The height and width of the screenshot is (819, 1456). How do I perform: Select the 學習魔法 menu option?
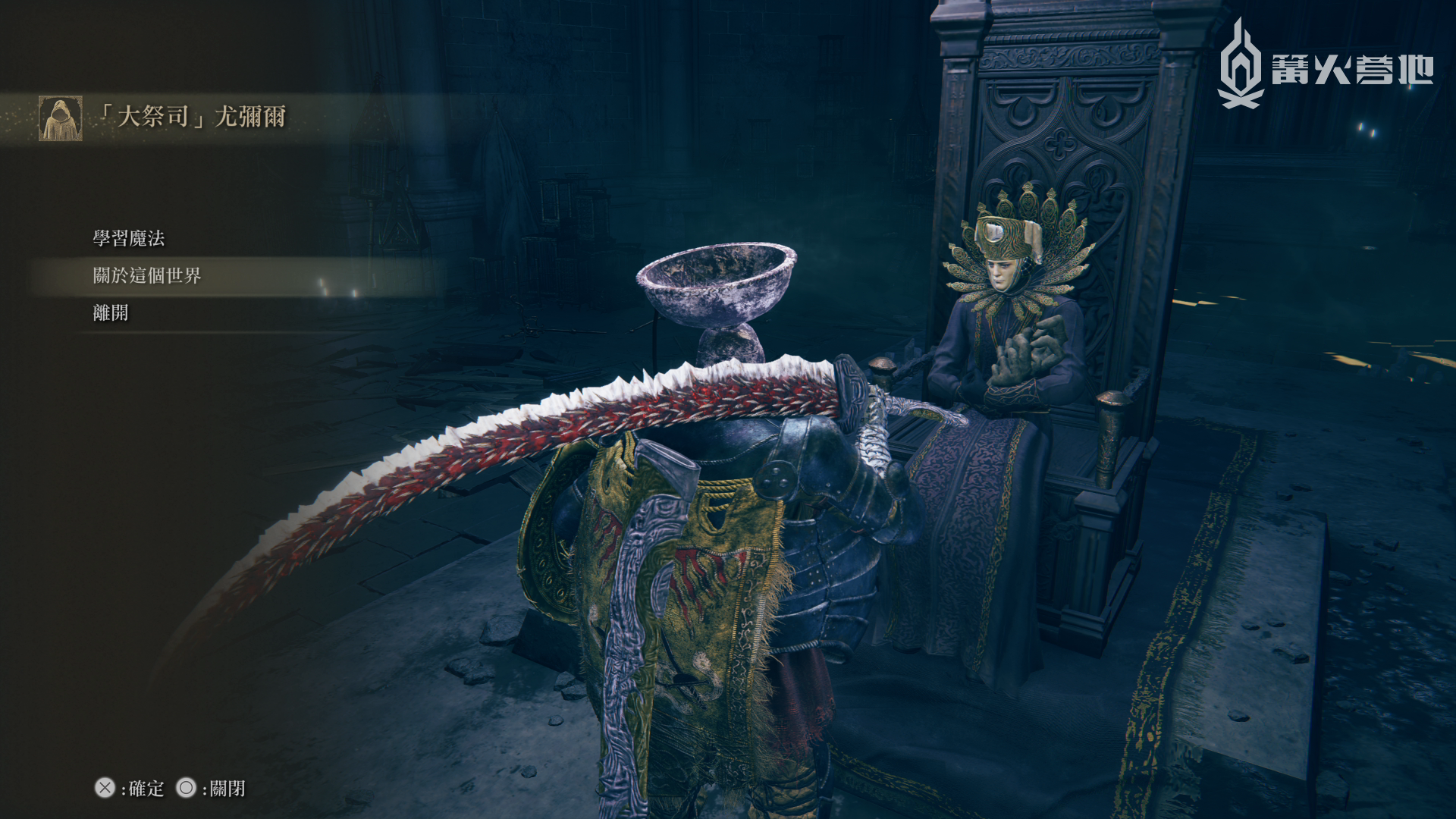129,238
